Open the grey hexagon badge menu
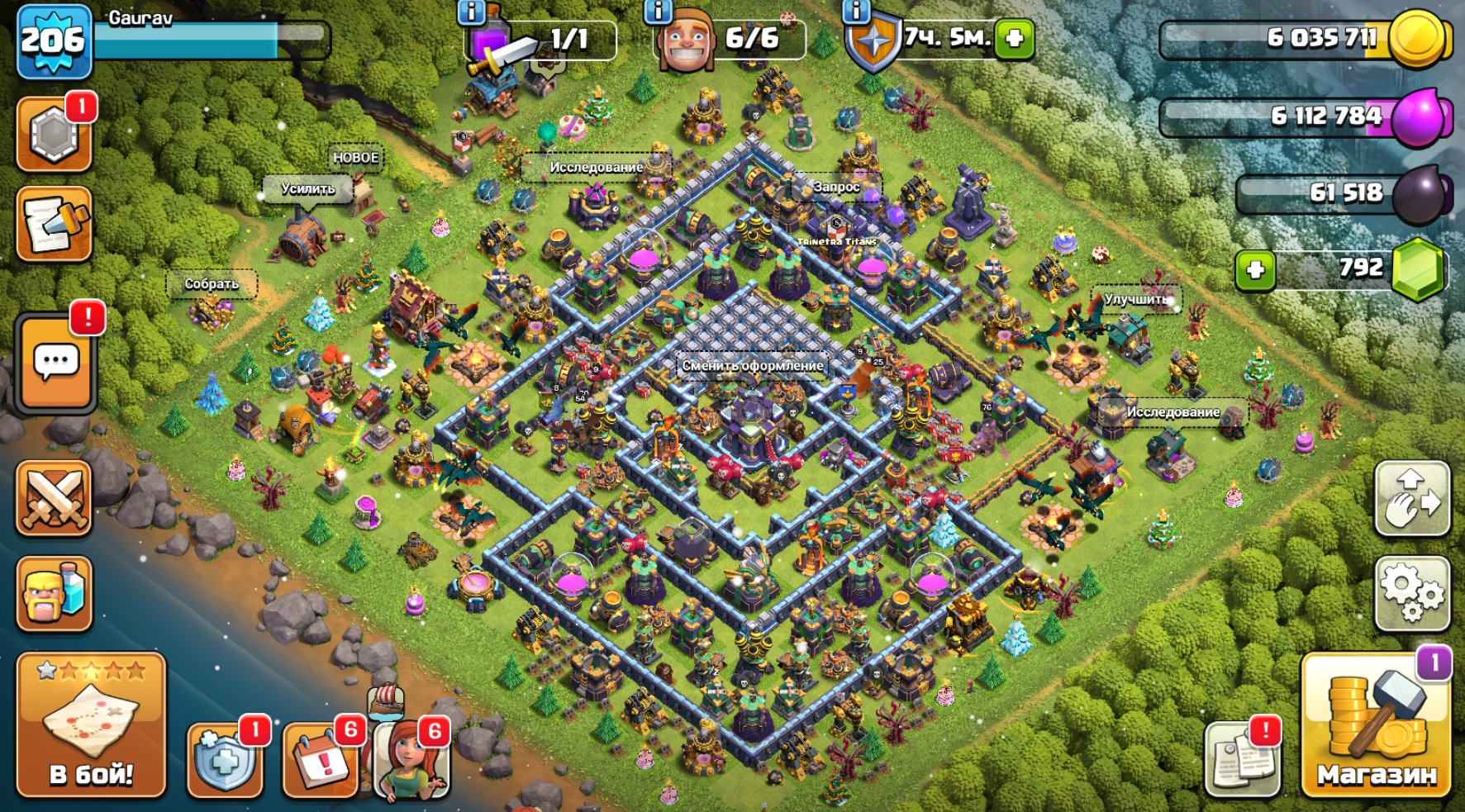Image resolution: width=1465 pixels, height=812 pixels. point(55,135)
